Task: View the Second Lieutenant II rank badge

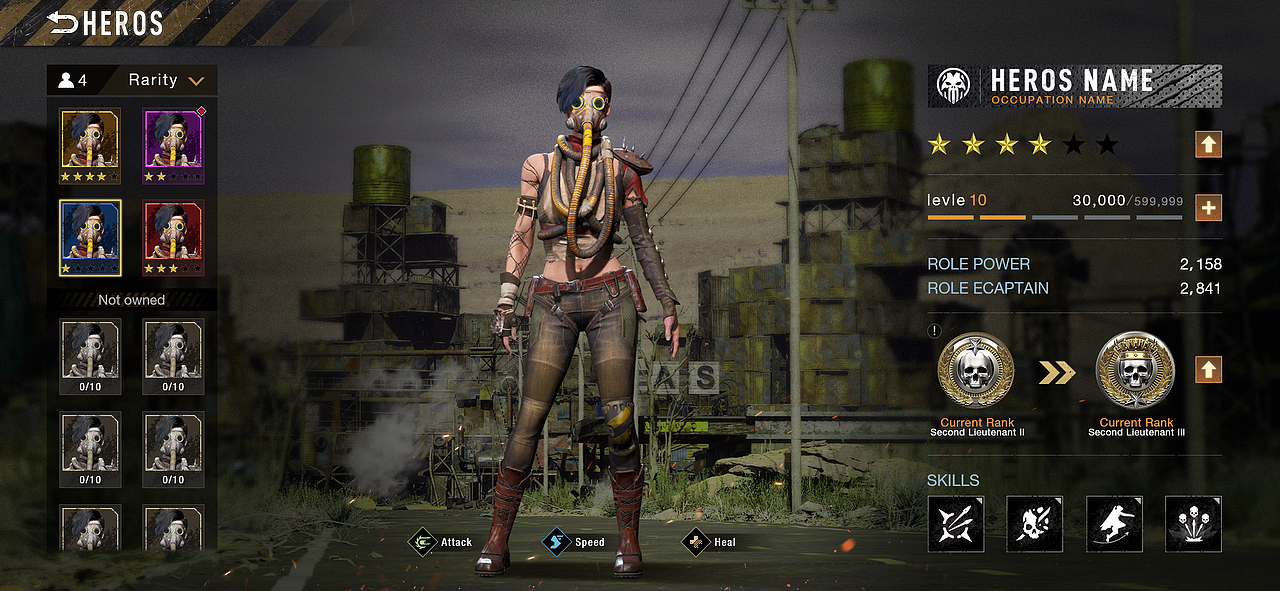Action: pyautogui.click(x=975, y=371)
